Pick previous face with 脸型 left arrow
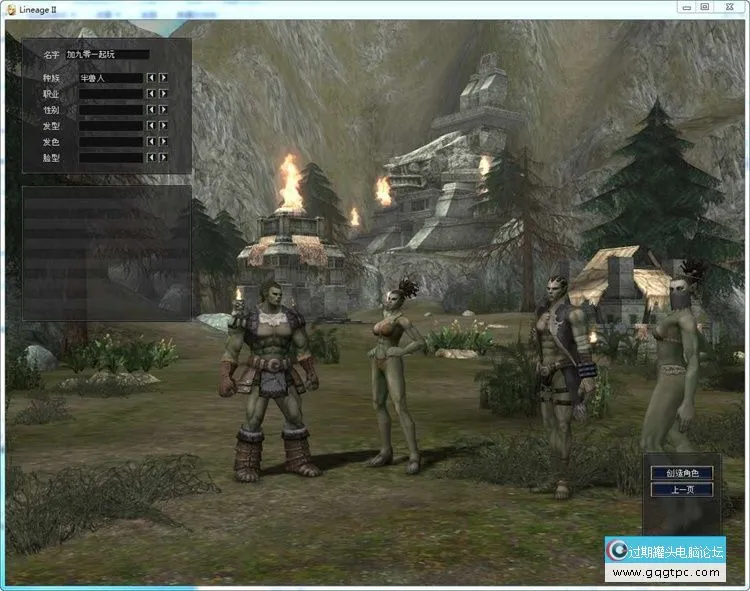This screenshot has width=750, height=591. tap(151, 158)
